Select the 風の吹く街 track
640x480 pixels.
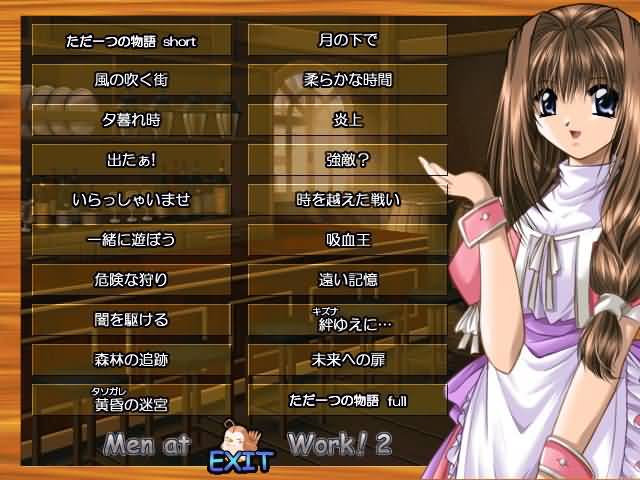pyautogui.click(x=131, y=80)
